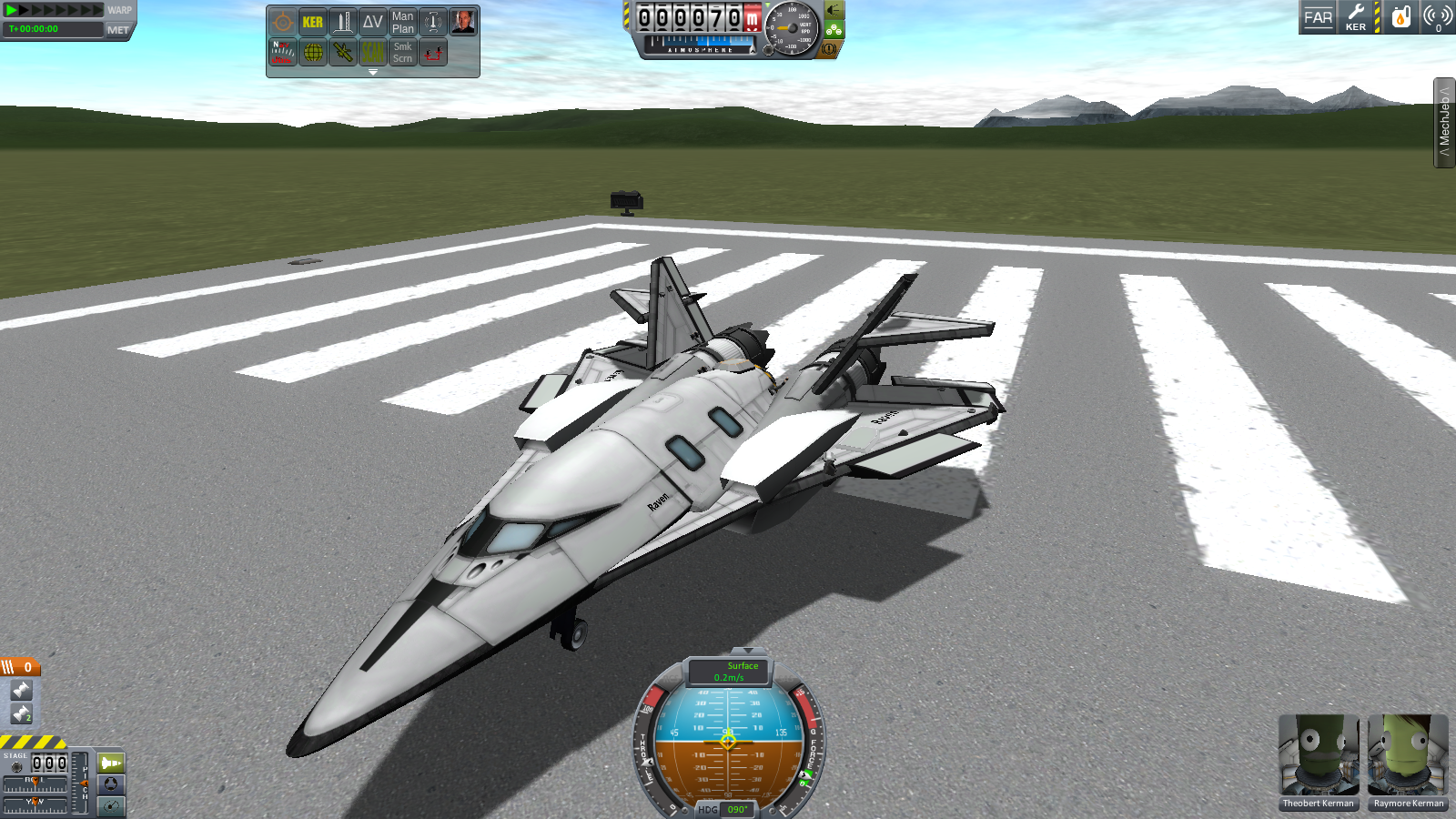1456x819 pixels.
Task: Toggle the lights button beside the altimeter
Action: pyautogui.click(x=833, y=11)
